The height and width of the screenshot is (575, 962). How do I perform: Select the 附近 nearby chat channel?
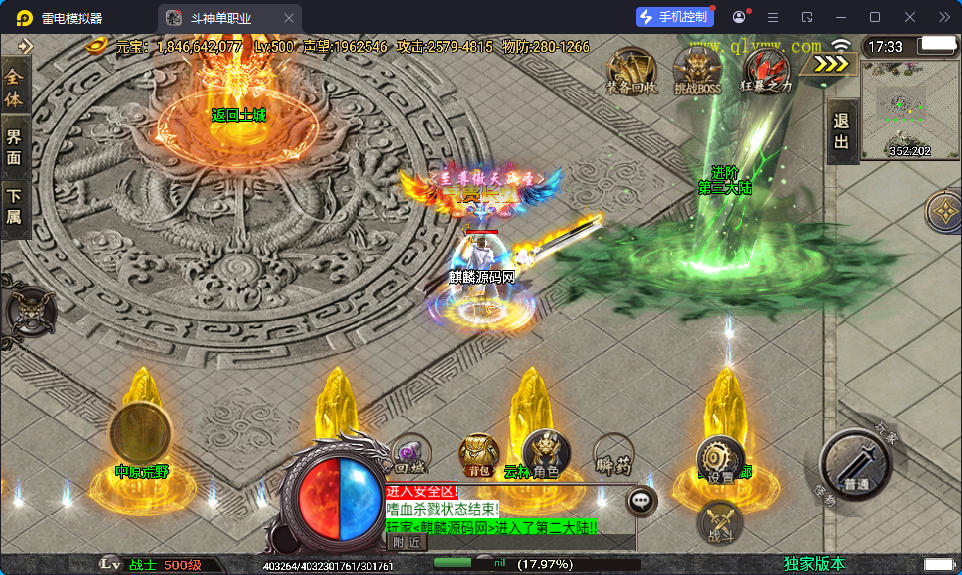(406, 542)
